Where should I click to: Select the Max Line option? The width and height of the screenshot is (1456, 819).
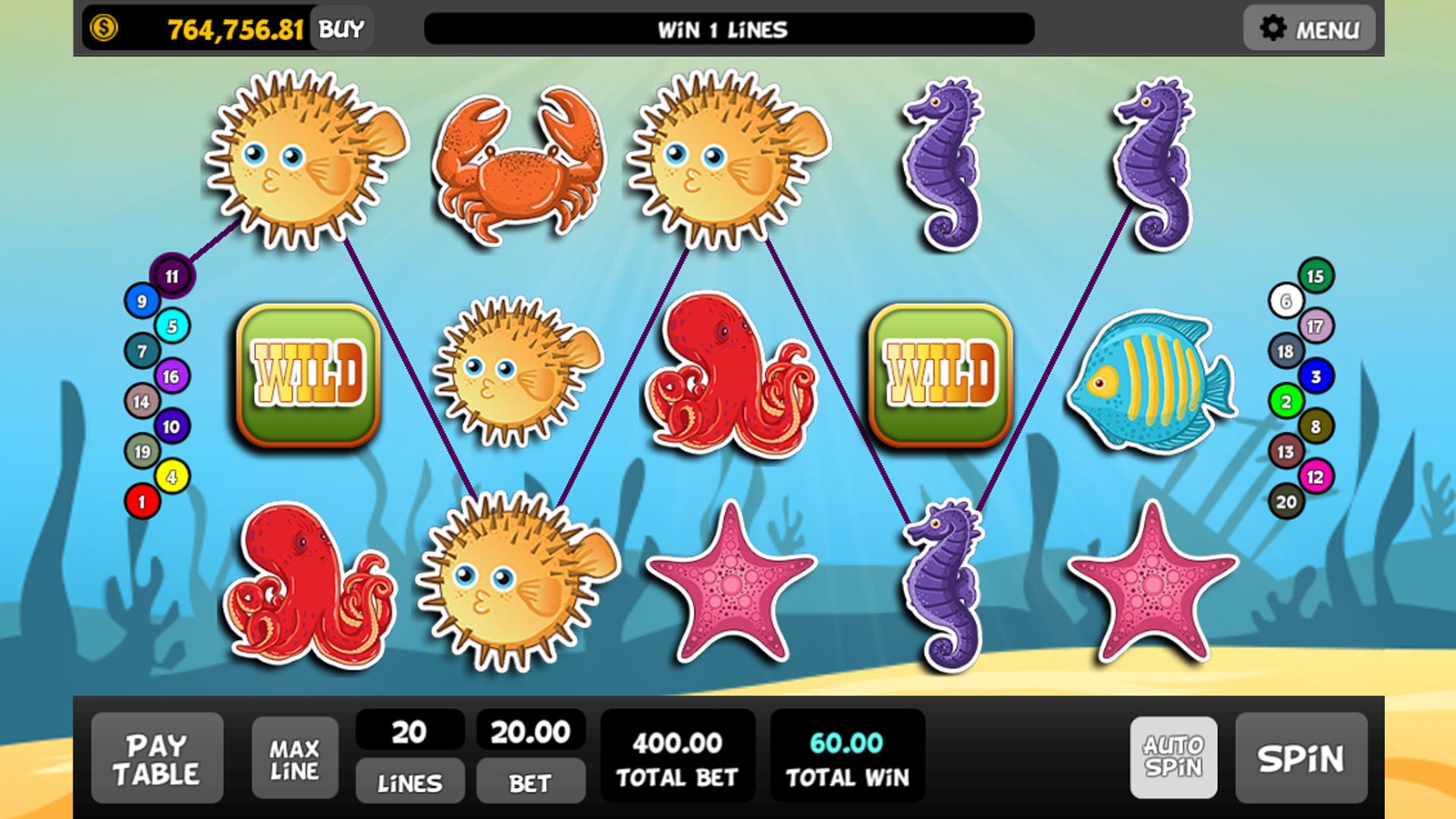pyautogui.click(x=296, y=758)
